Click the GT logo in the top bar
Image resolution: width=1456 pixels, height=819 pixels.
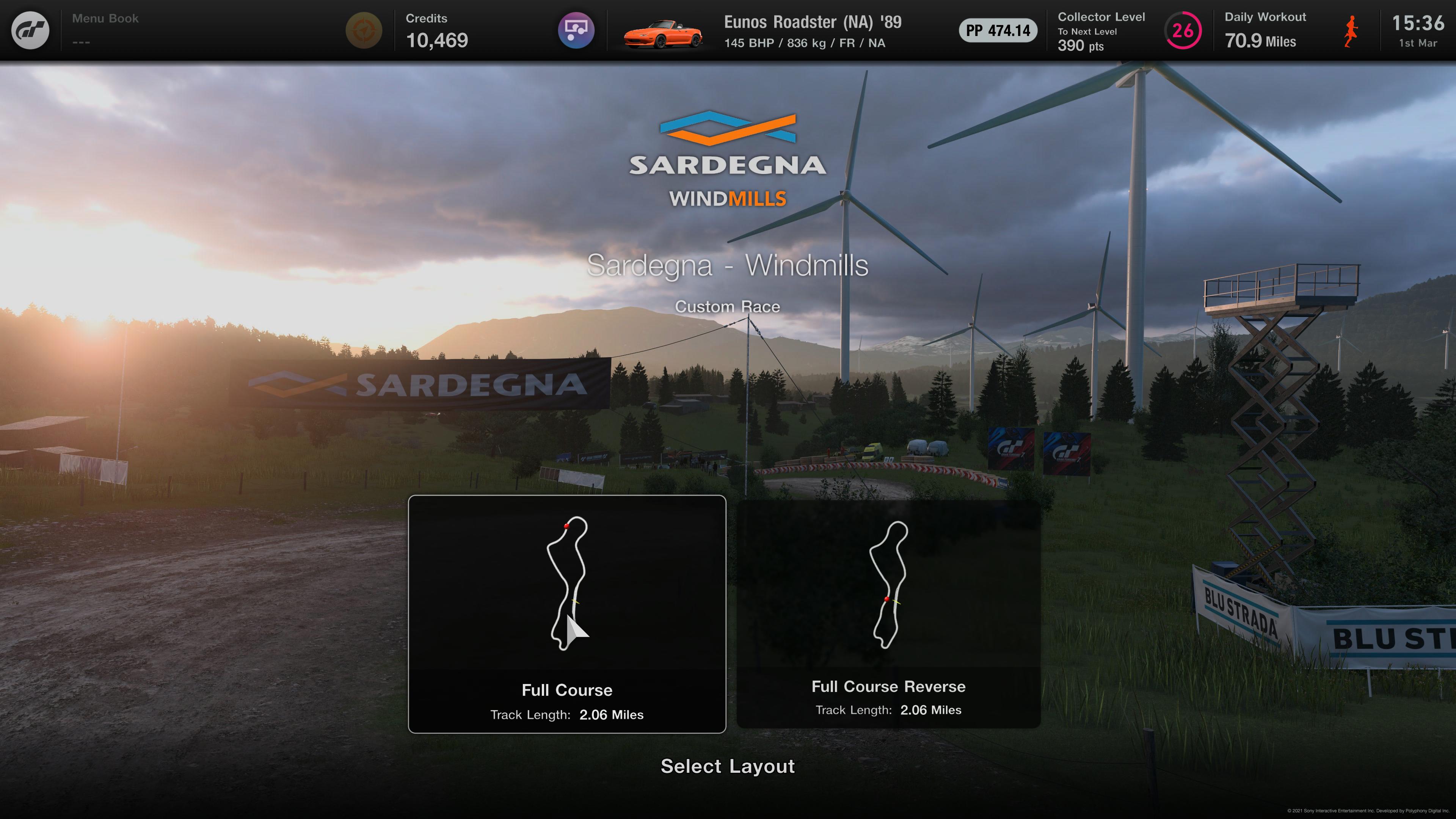pos(30,30)
